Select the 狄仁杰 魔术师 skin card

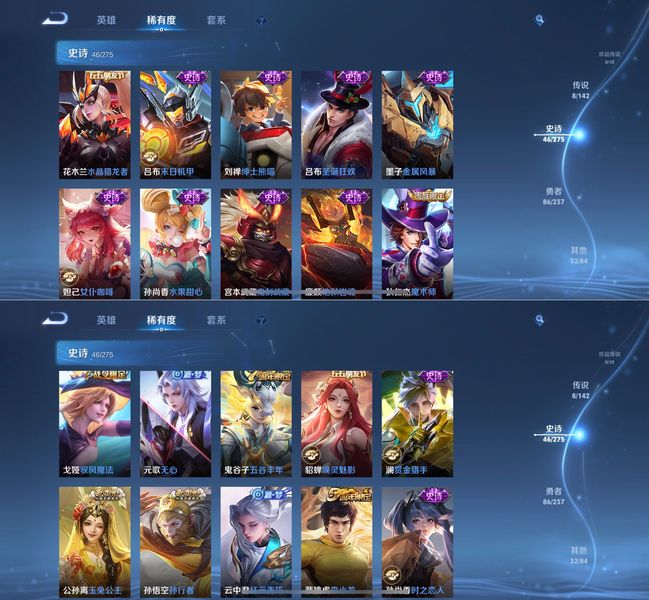click(x=417, y=242)
